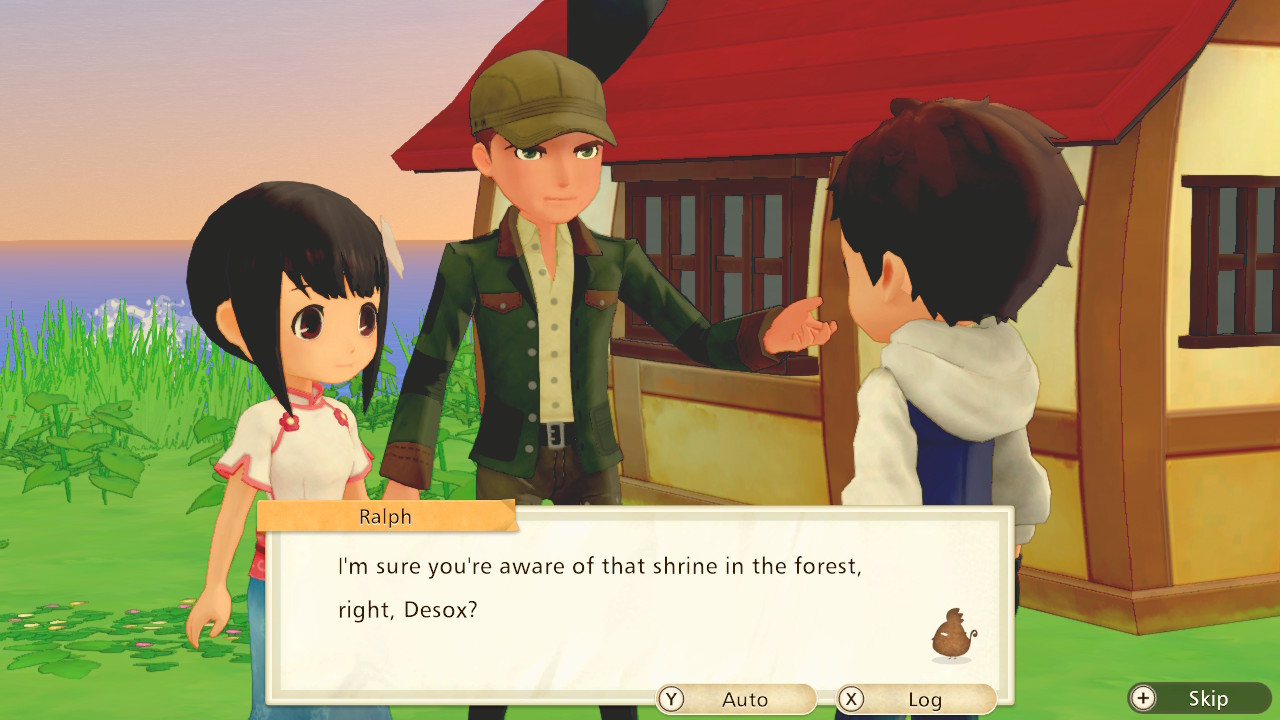Click the orange nameplate showing Ralph

[x=385, y=516]
